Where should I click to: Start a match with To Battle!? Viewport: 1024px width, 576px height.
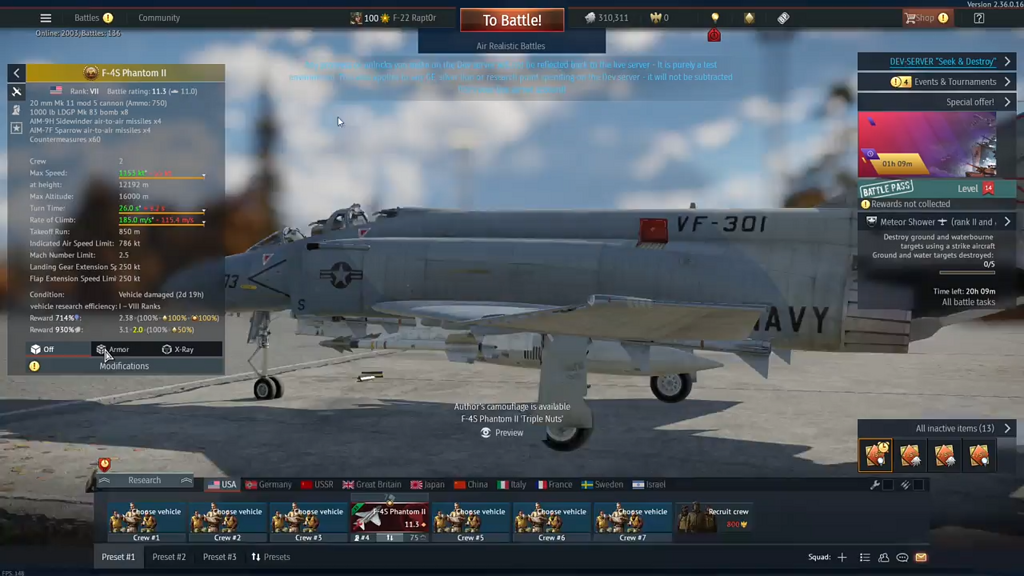[512, 20]
